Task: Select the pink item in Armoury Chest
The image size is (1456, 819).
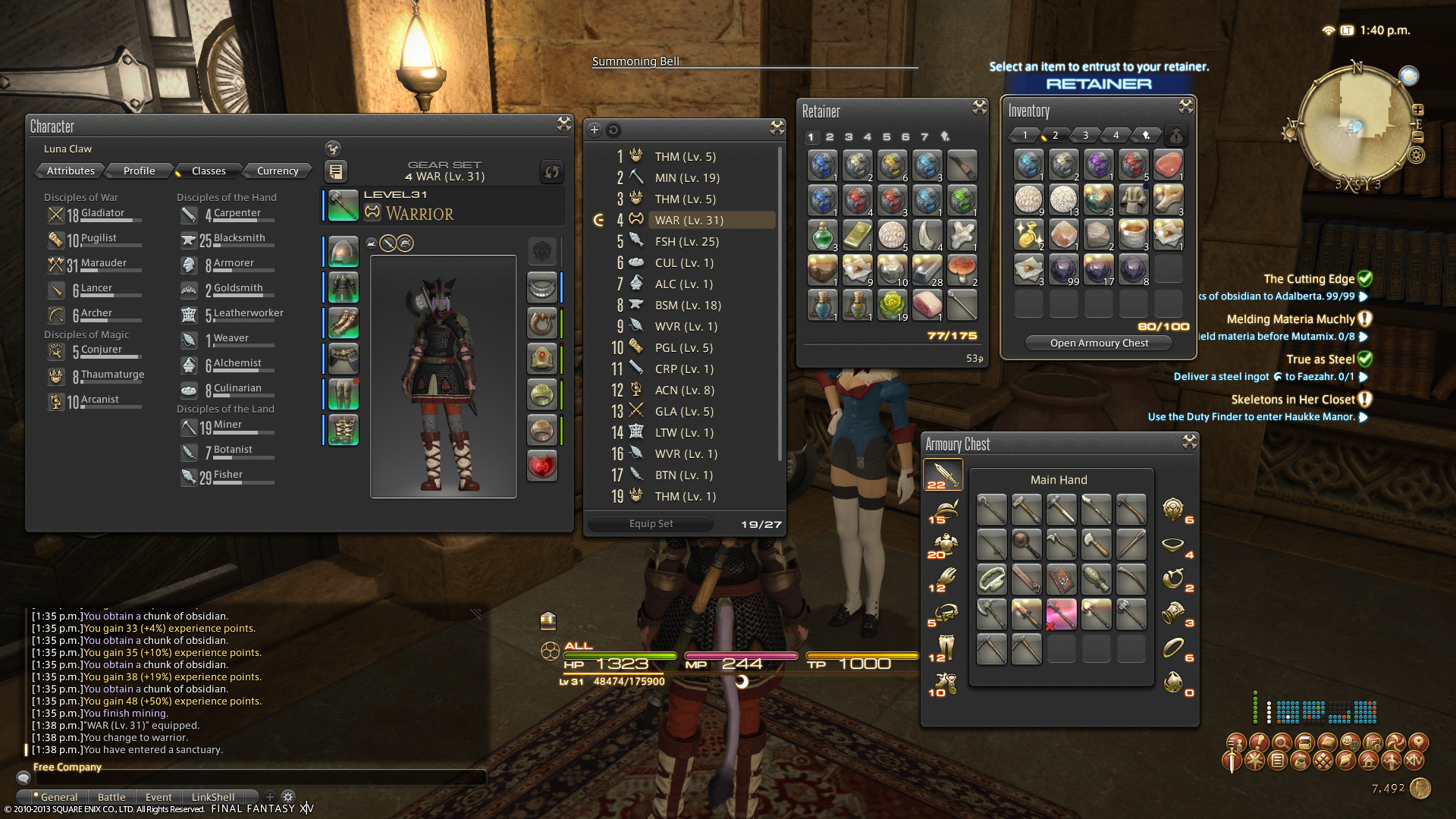Action: pos(1061,613)
